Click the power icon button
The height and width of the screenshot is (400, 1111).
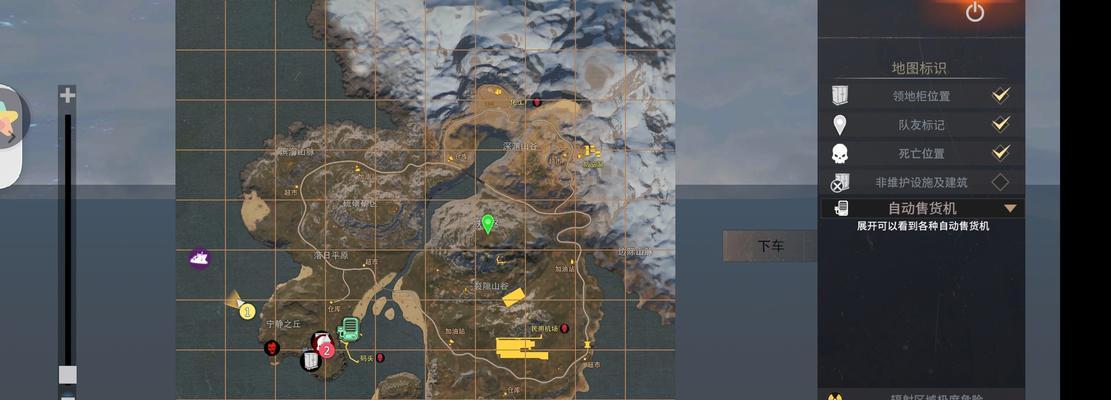(975, 12)
